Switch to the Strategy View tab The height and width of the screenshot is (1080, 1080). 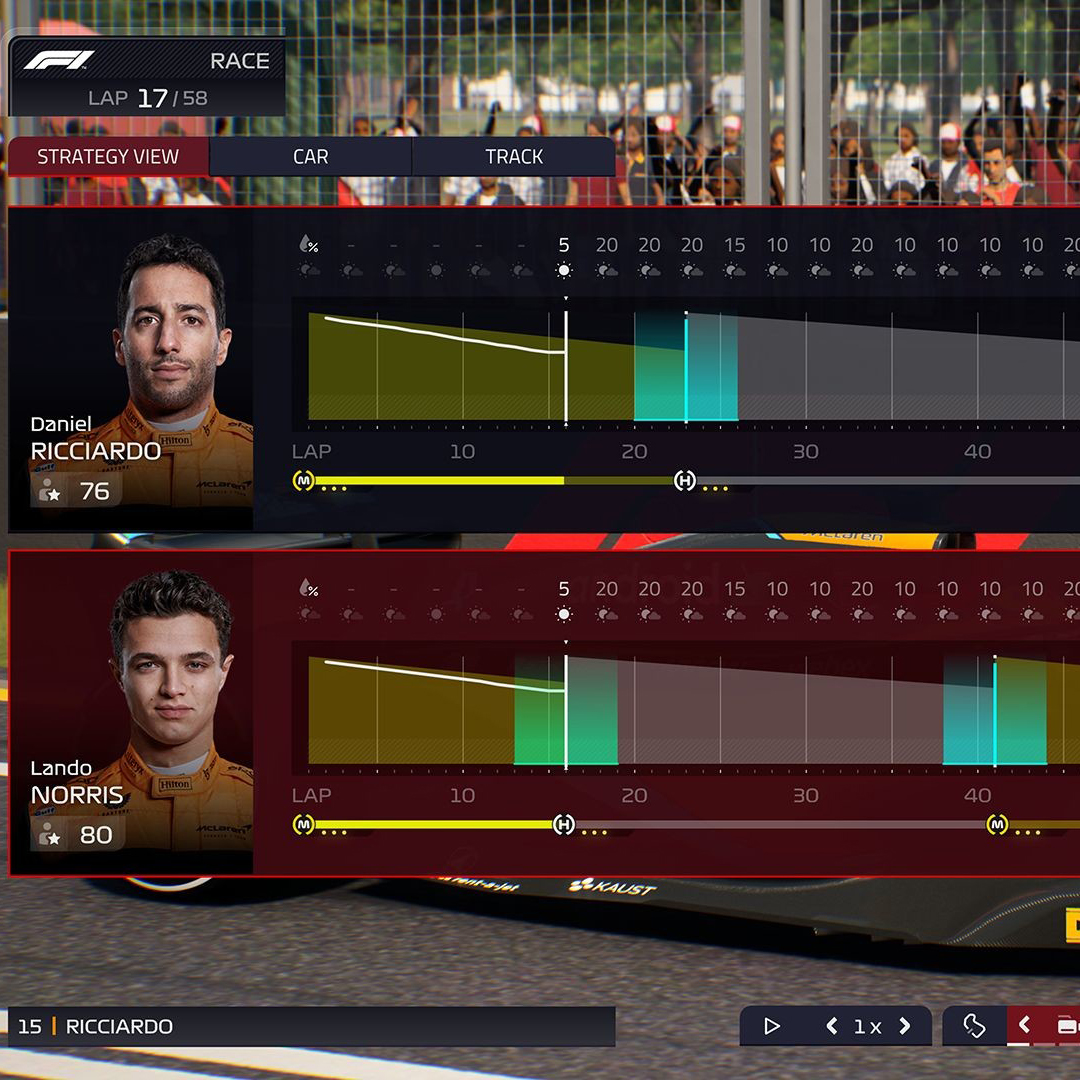[108, 157]
